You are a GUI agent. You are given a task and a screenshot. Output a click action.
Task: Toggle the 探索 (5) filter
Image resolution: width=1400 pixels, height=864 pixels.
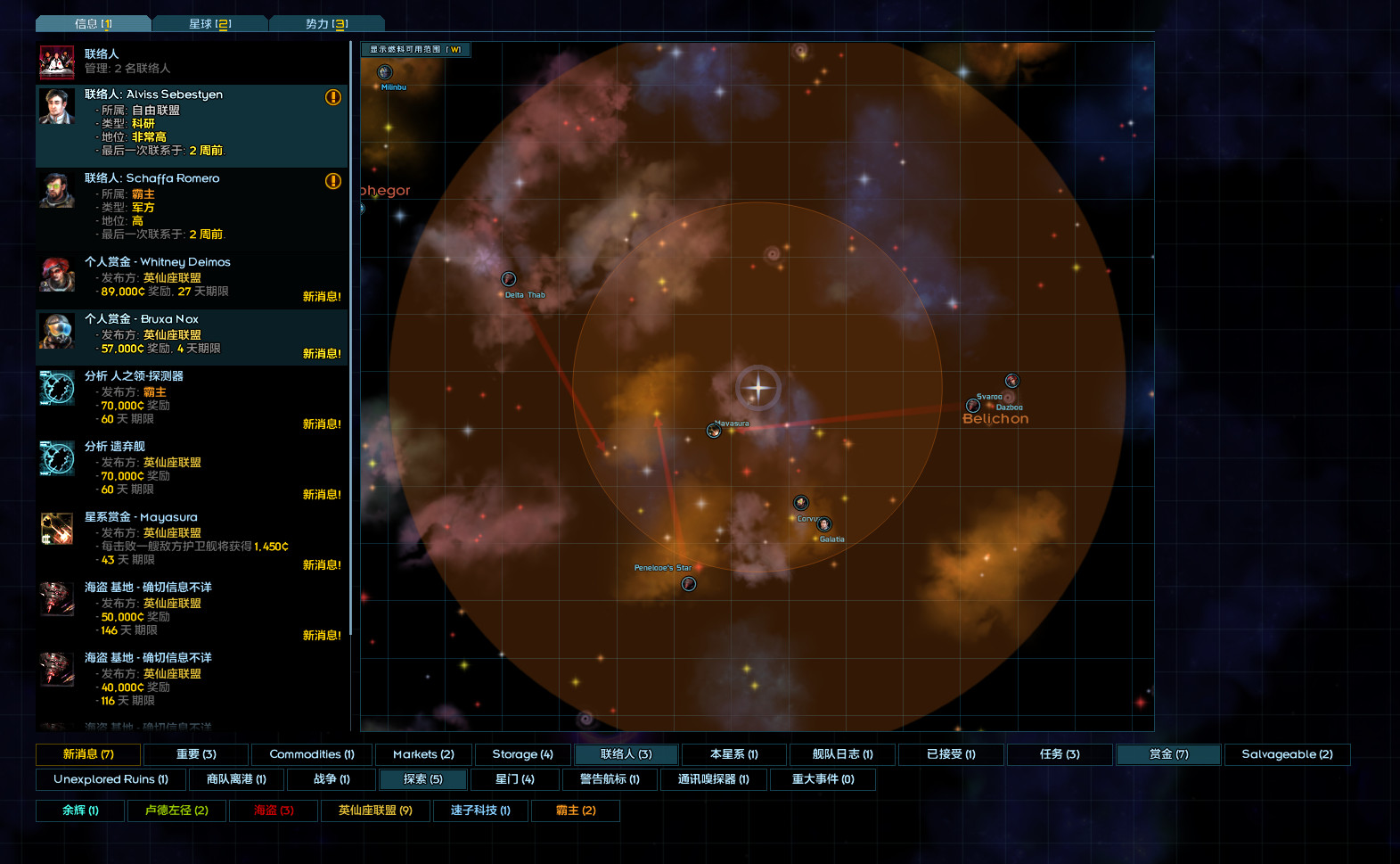tap(423, 779)
